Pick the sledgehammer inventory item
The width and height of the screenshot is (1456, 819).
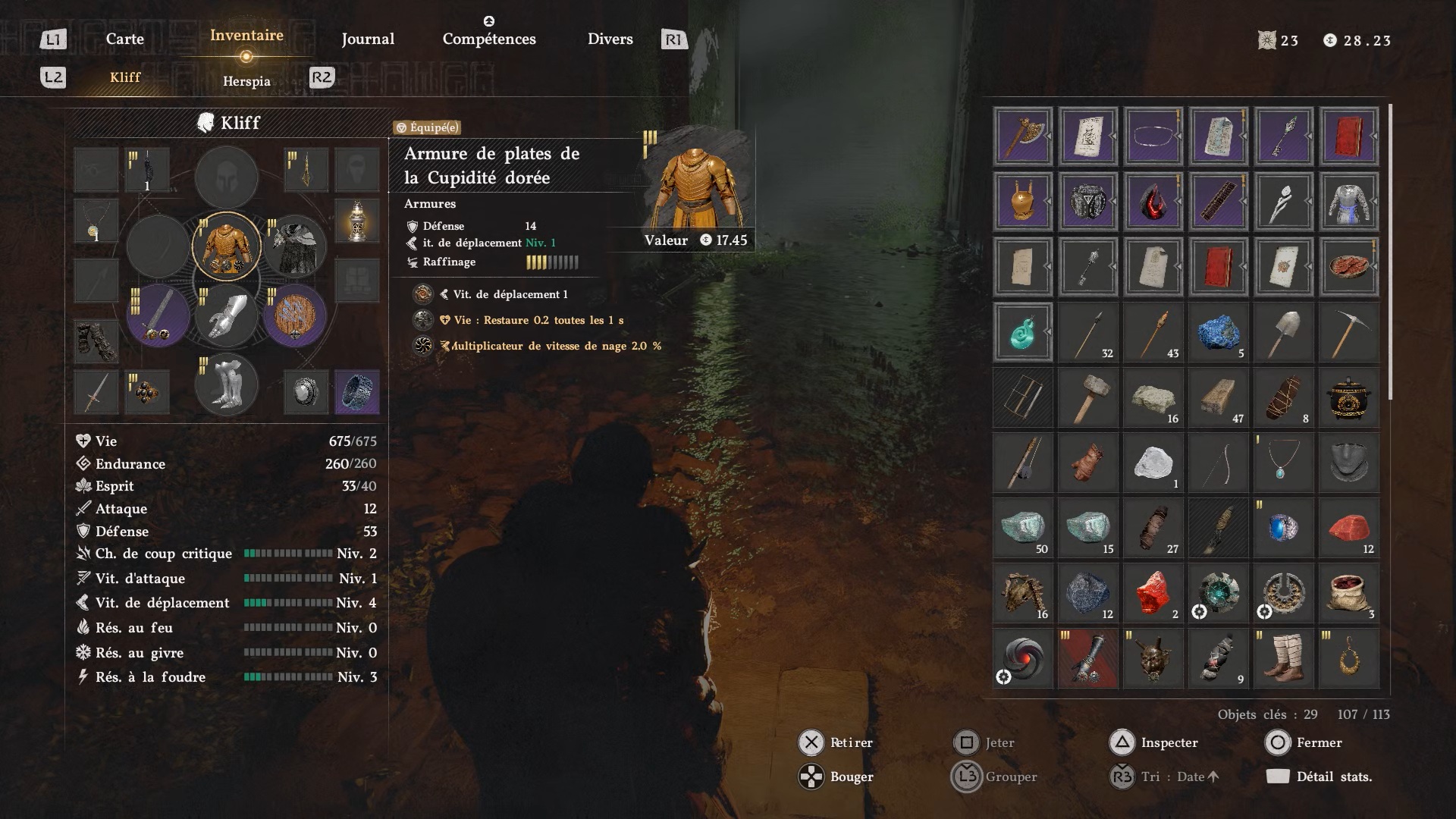click(x=1088, y=397)
